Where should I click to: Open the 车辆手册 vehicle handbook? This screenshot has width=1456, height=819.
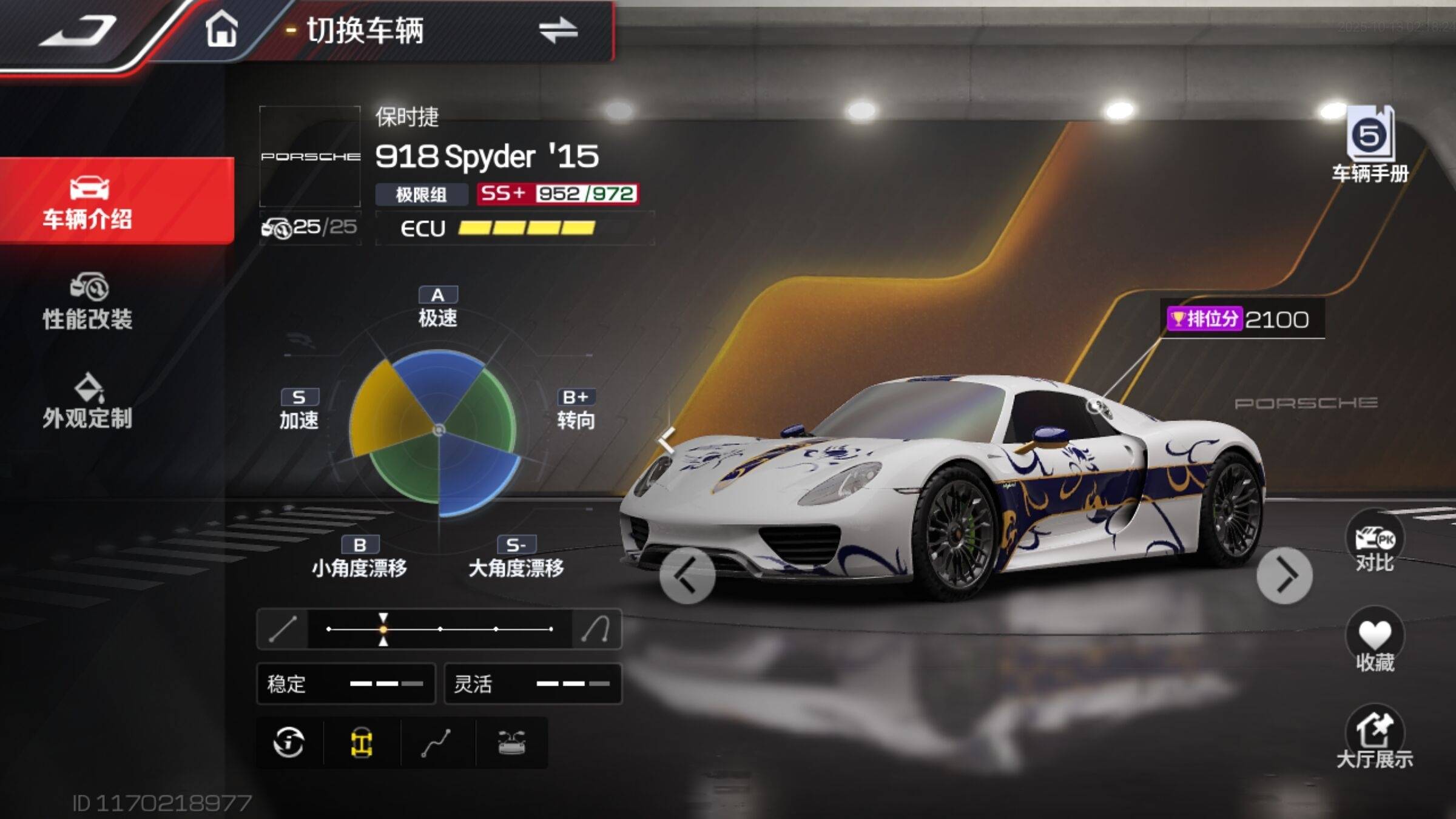point(1370,144)
